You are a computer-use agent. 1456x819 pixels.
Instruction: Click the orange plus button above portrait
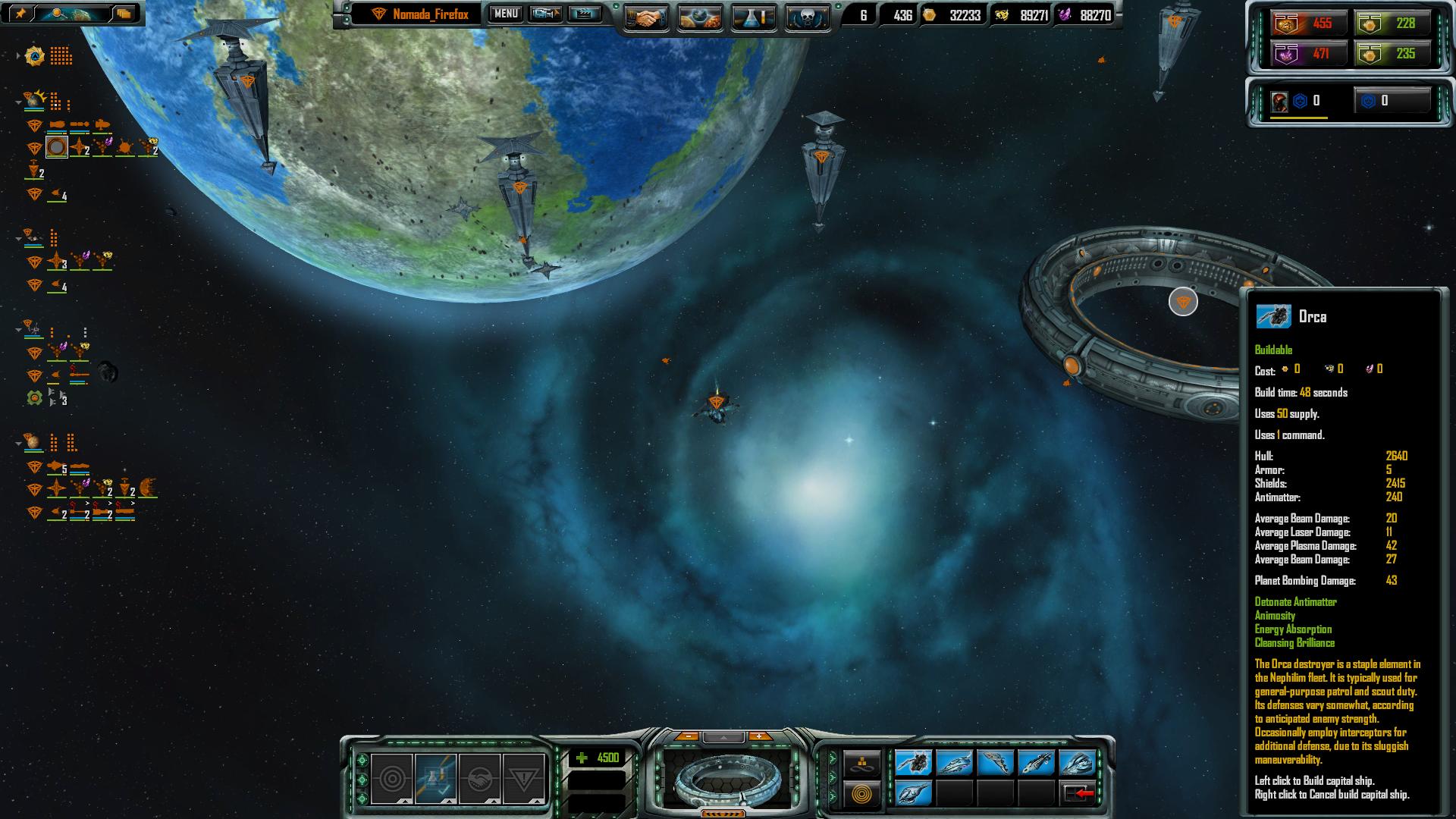(x=759, y=736)
